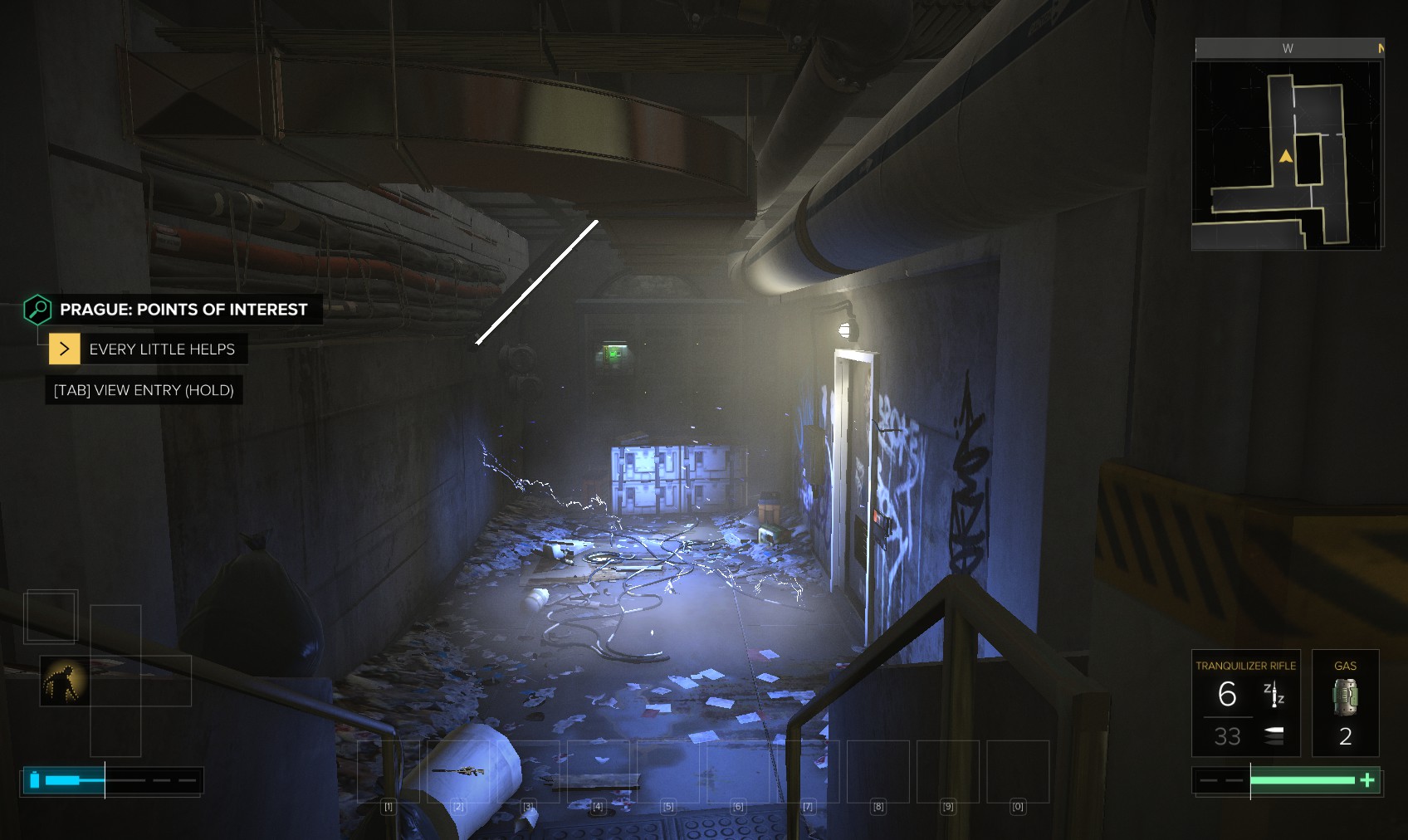Choose the rifle in hotbar slot 2
Screen dimensions: 1408x840
pos(458,771)
